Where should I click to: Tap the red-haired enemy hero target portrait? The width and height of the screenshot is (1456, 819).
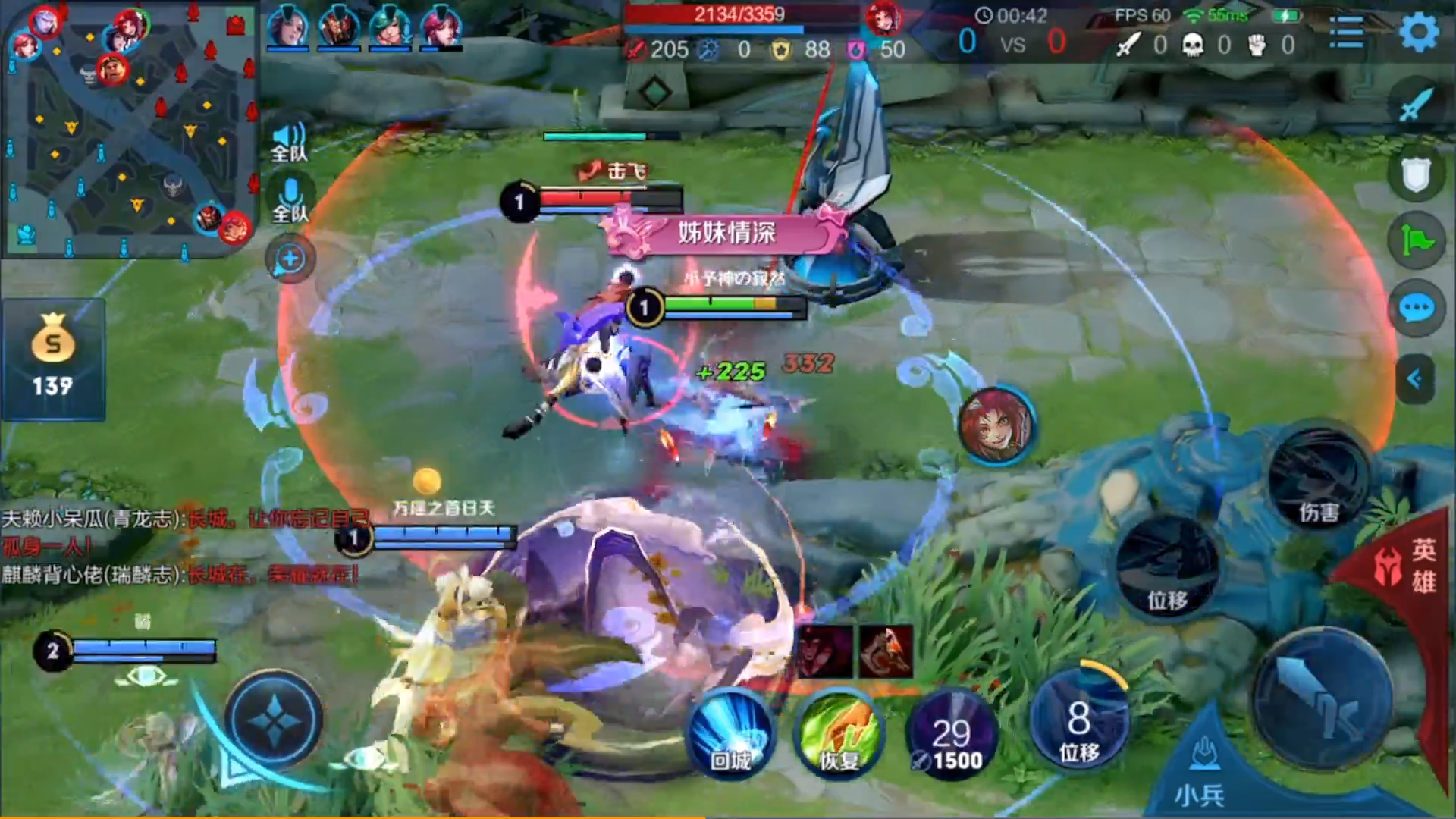(996, 425)
